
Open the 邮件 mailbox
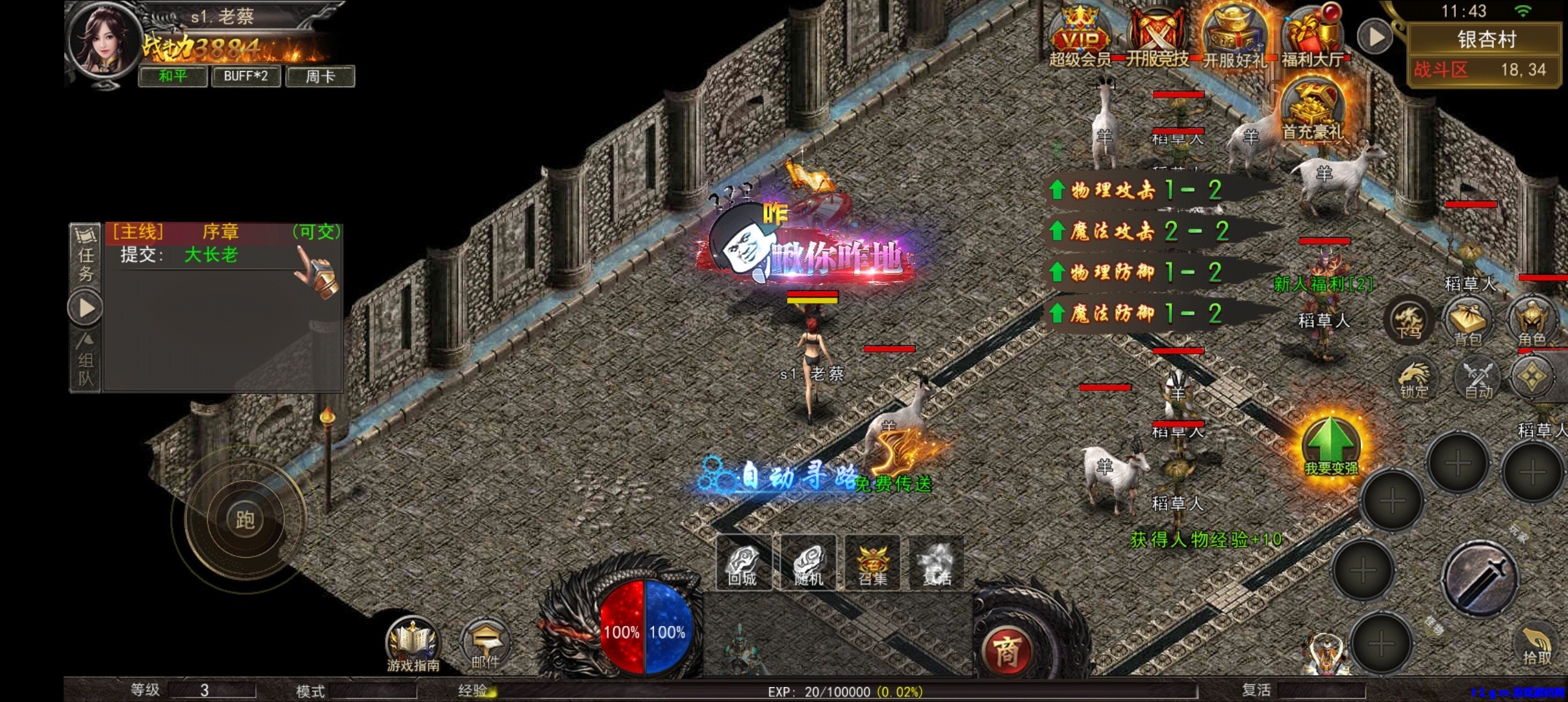point(485,645)
